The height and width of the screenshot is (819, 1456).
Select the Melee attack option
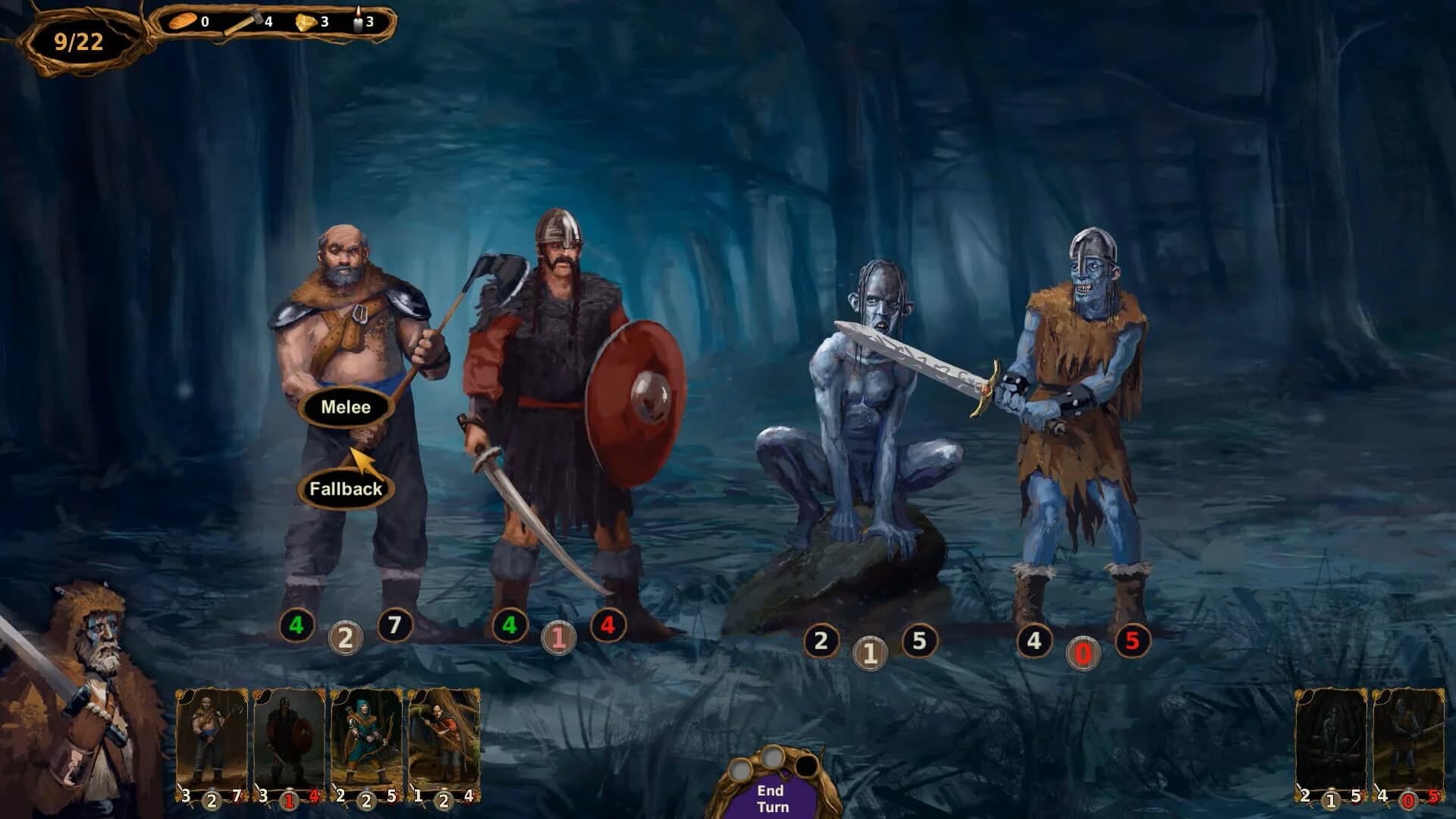click(x=345, y=406)
